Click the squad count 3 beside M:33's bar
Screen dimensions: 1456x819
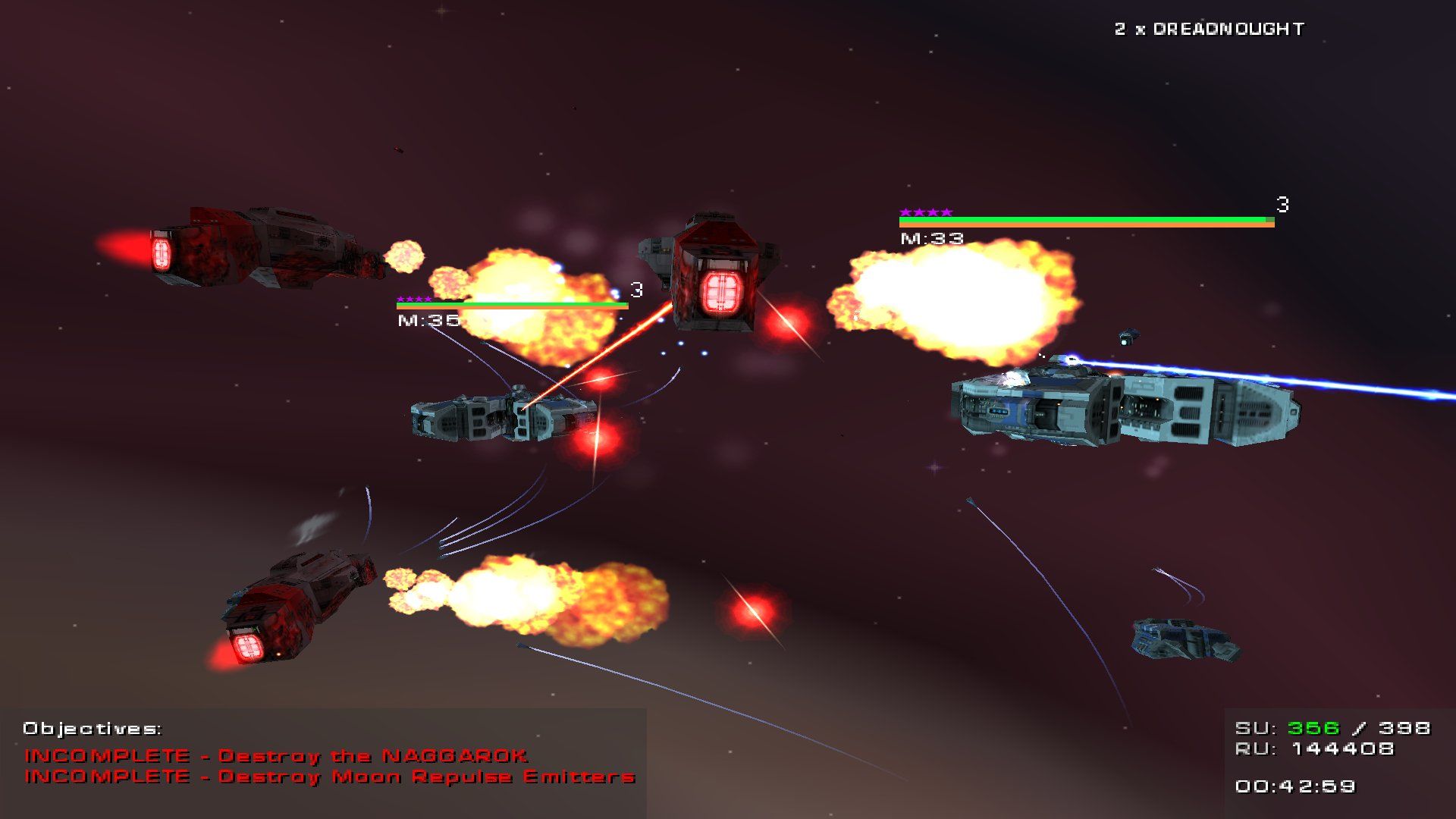[x=1283, y=203]
